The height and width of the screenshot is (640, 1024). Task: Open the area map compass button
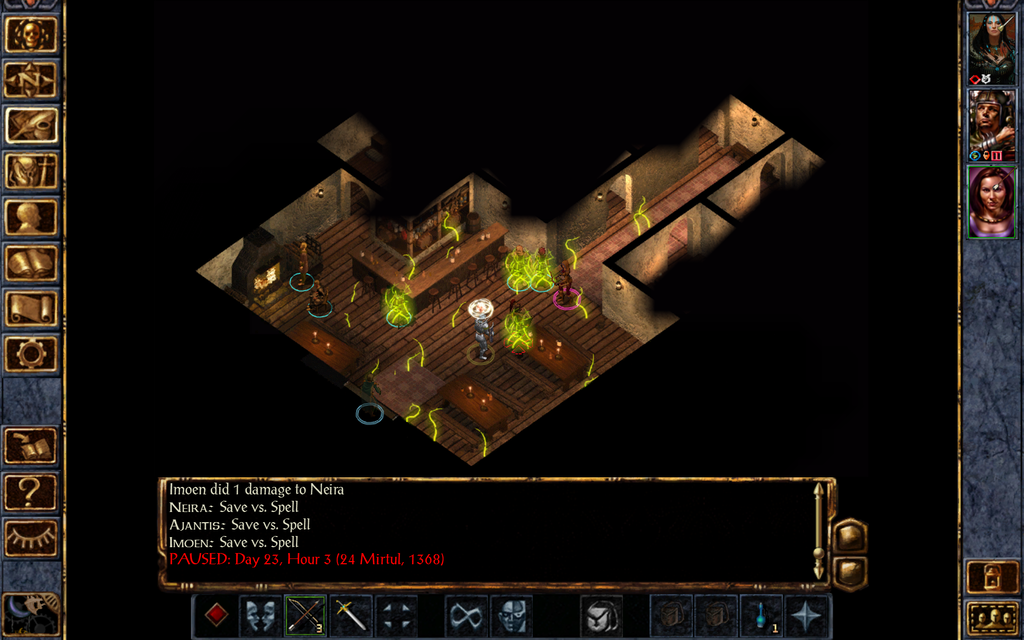coord(31,80)
